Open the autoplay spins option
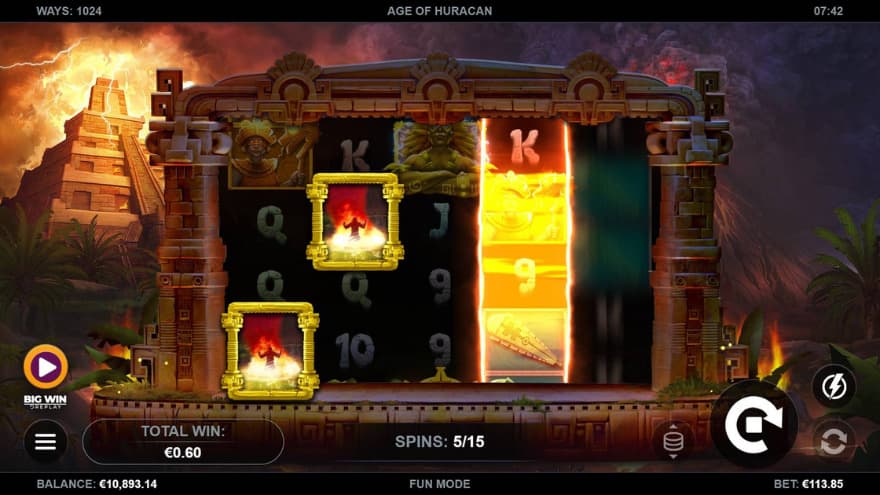 tap(833, 441)
